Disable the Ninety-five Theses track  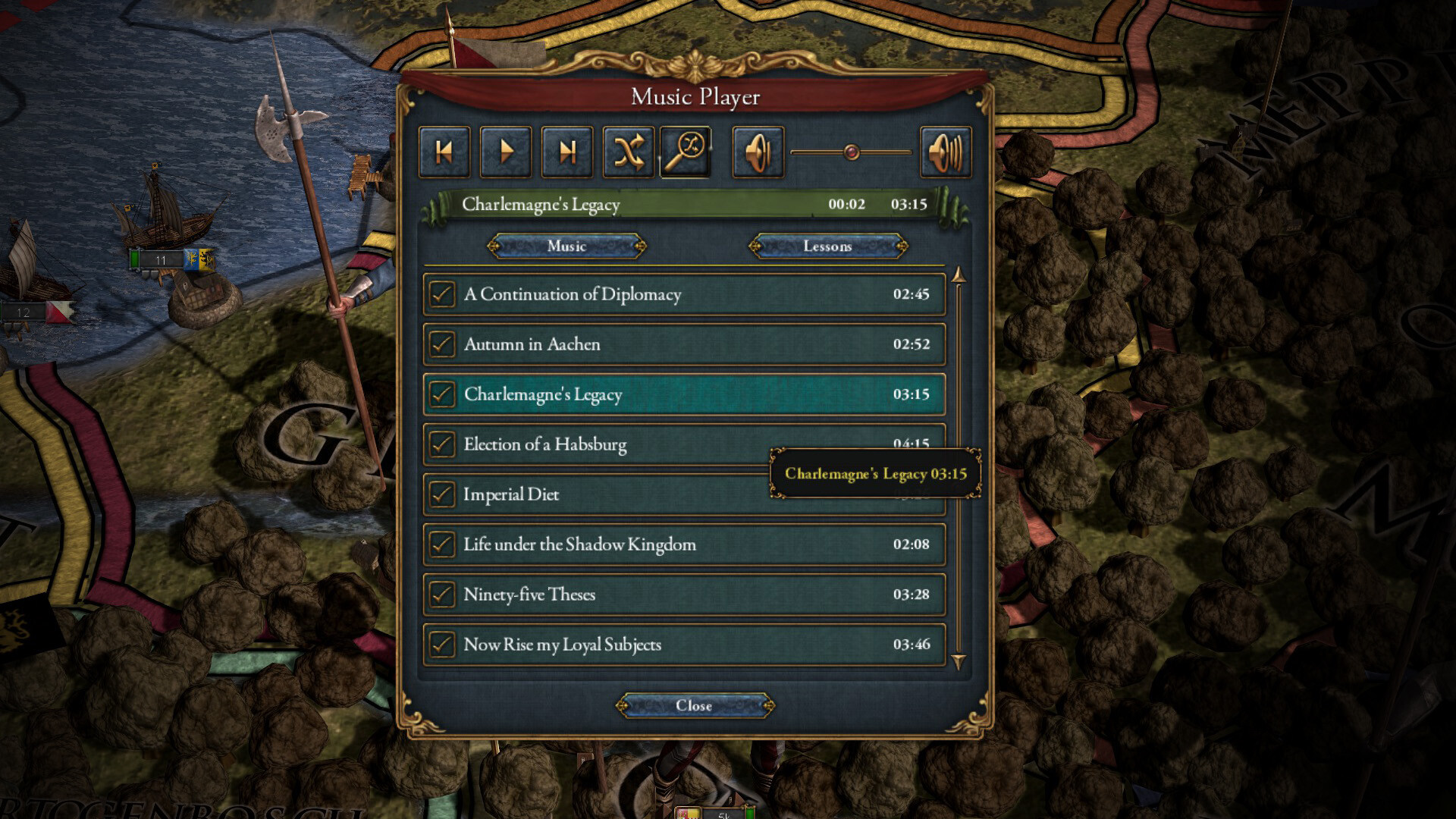coord(442,595)
